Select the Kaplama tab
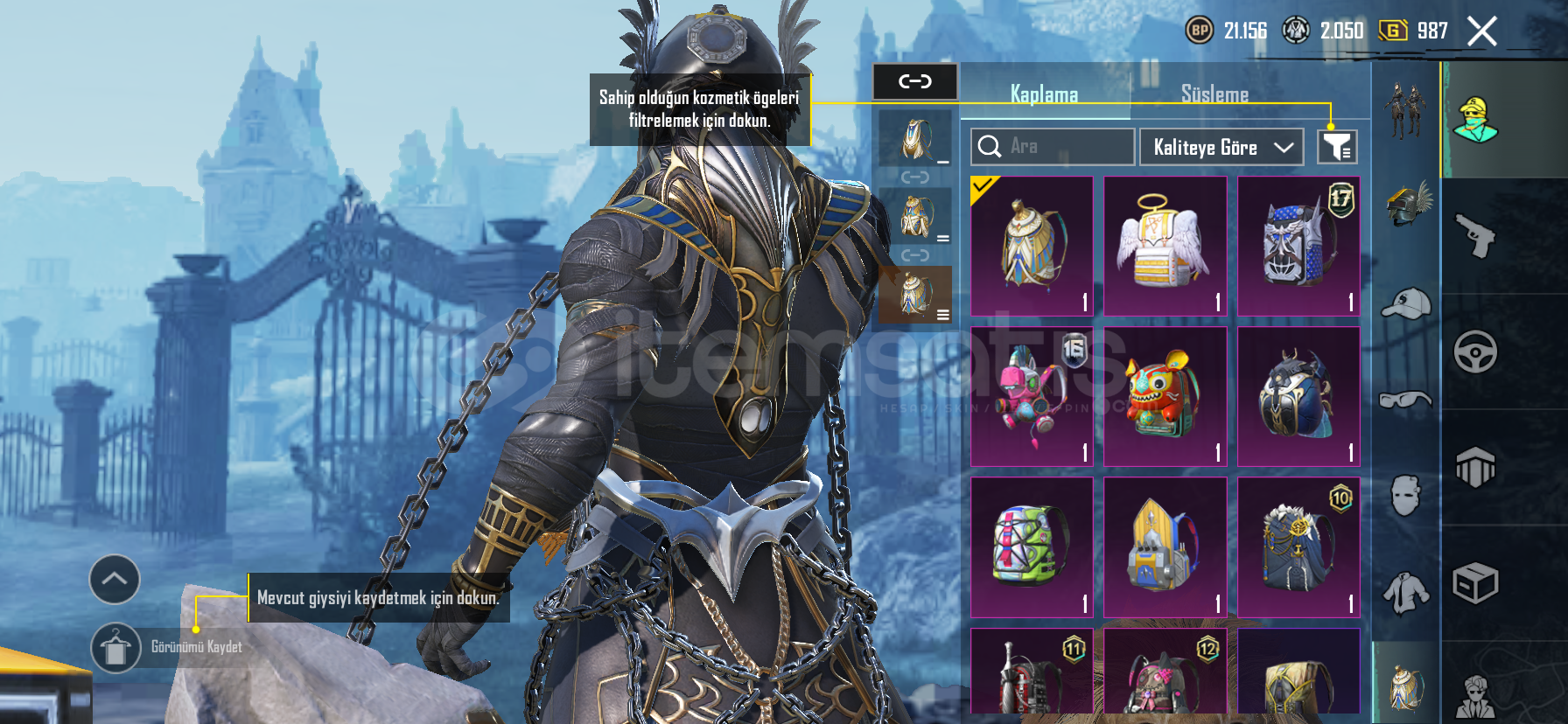The width and height of the screenshot is (1568, 724). tap(1044, 94)
